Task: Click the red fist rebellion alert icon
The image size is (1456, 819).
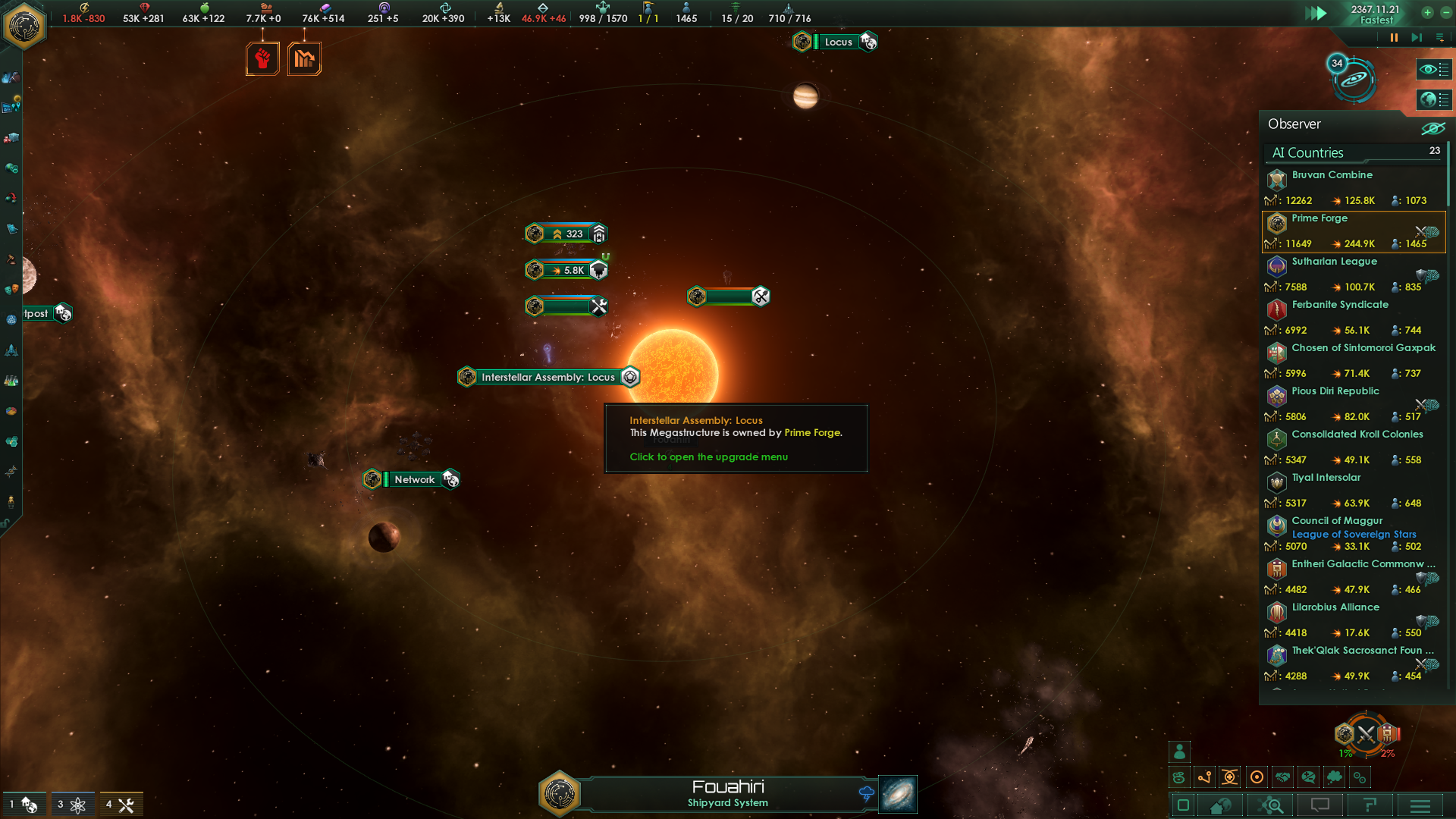Action: pos(262,57)
